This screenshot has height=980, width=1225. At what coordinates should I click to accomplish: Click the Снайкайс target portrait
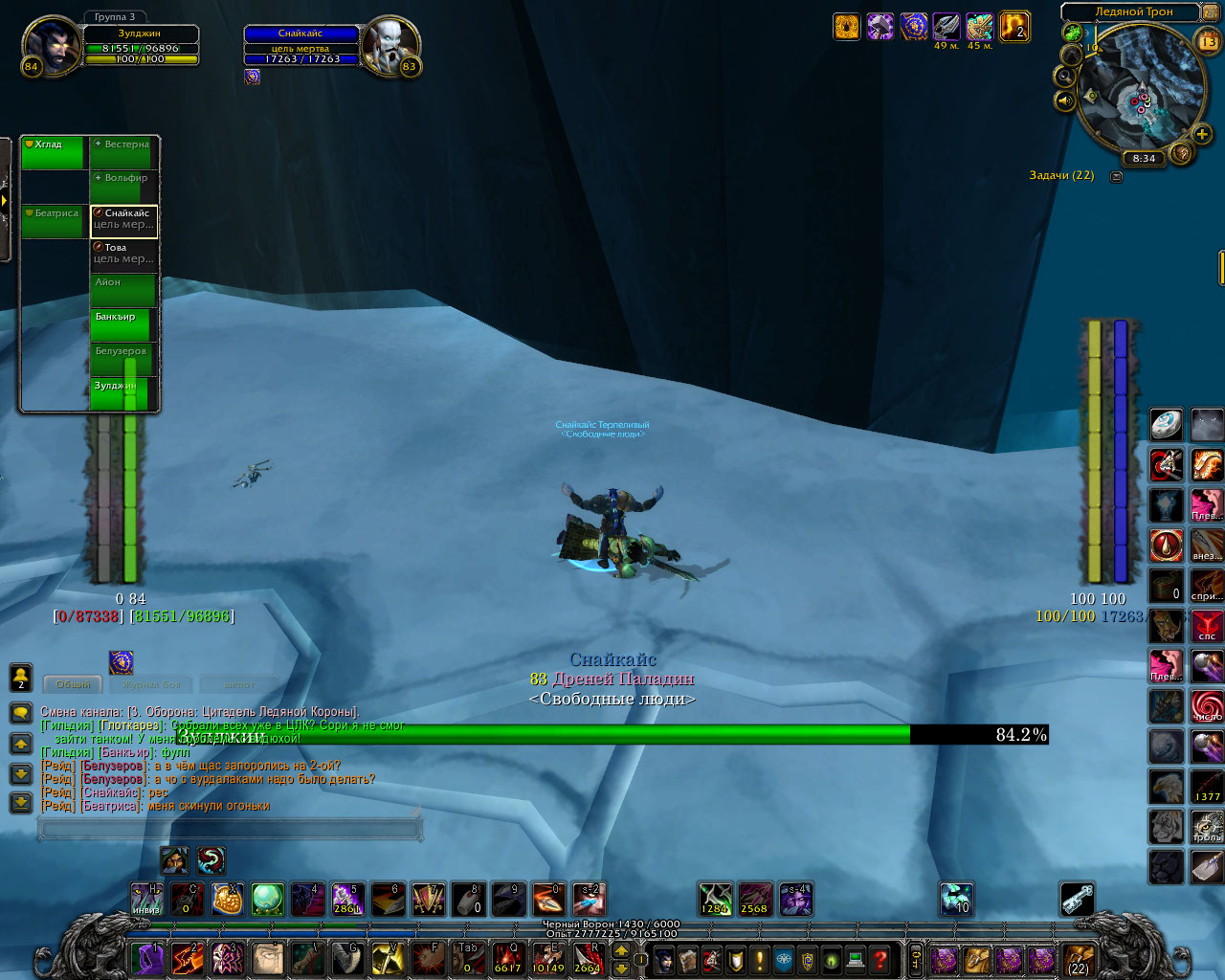click(391, 45)
